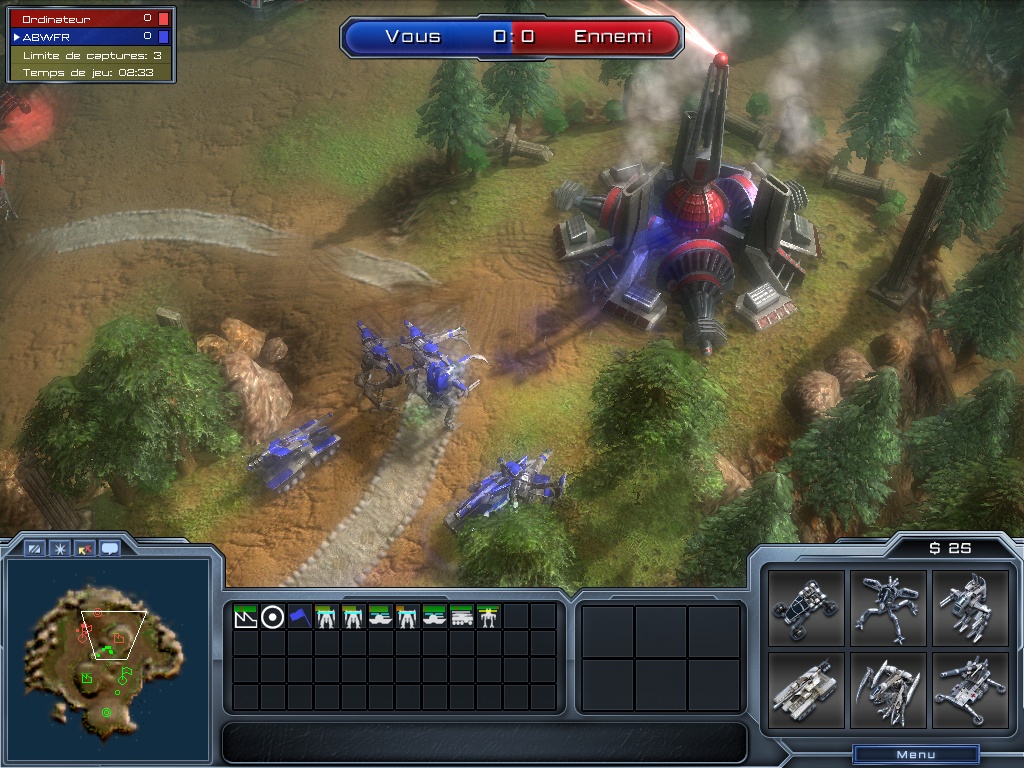Select the Ordinateur player row
The height and width of the screenshot is (768, 1024).
tap(90, 19)
